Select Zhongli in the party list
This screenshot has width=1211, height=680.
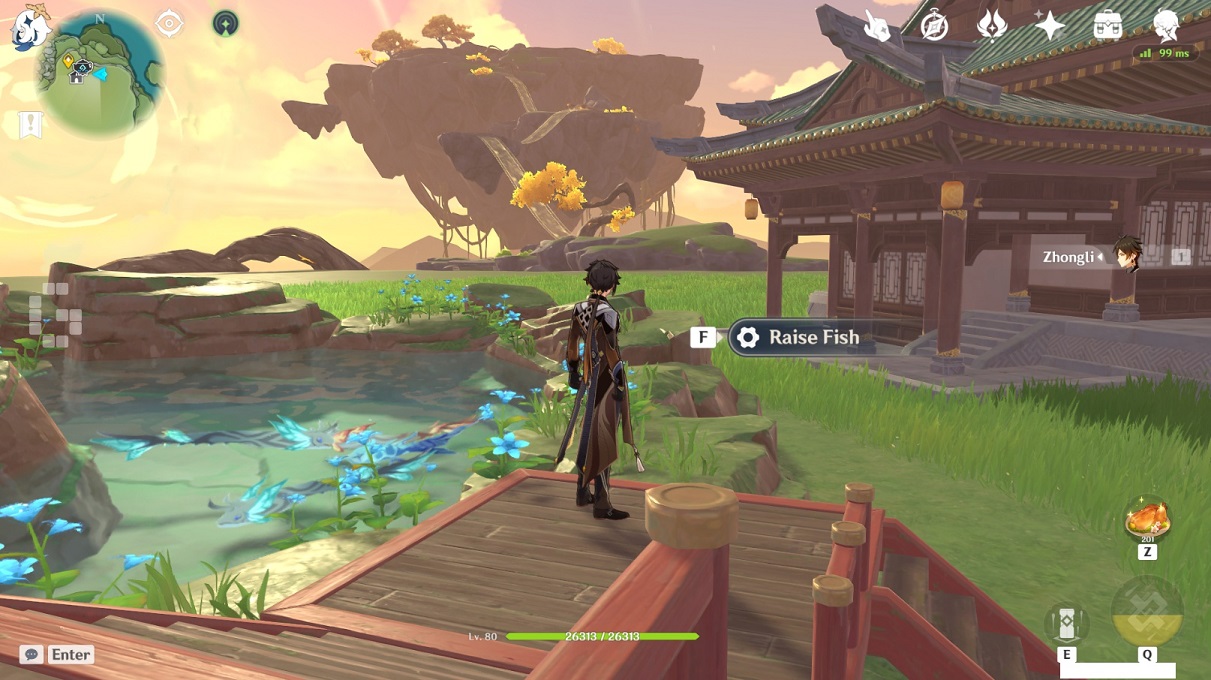point(1127,257)
